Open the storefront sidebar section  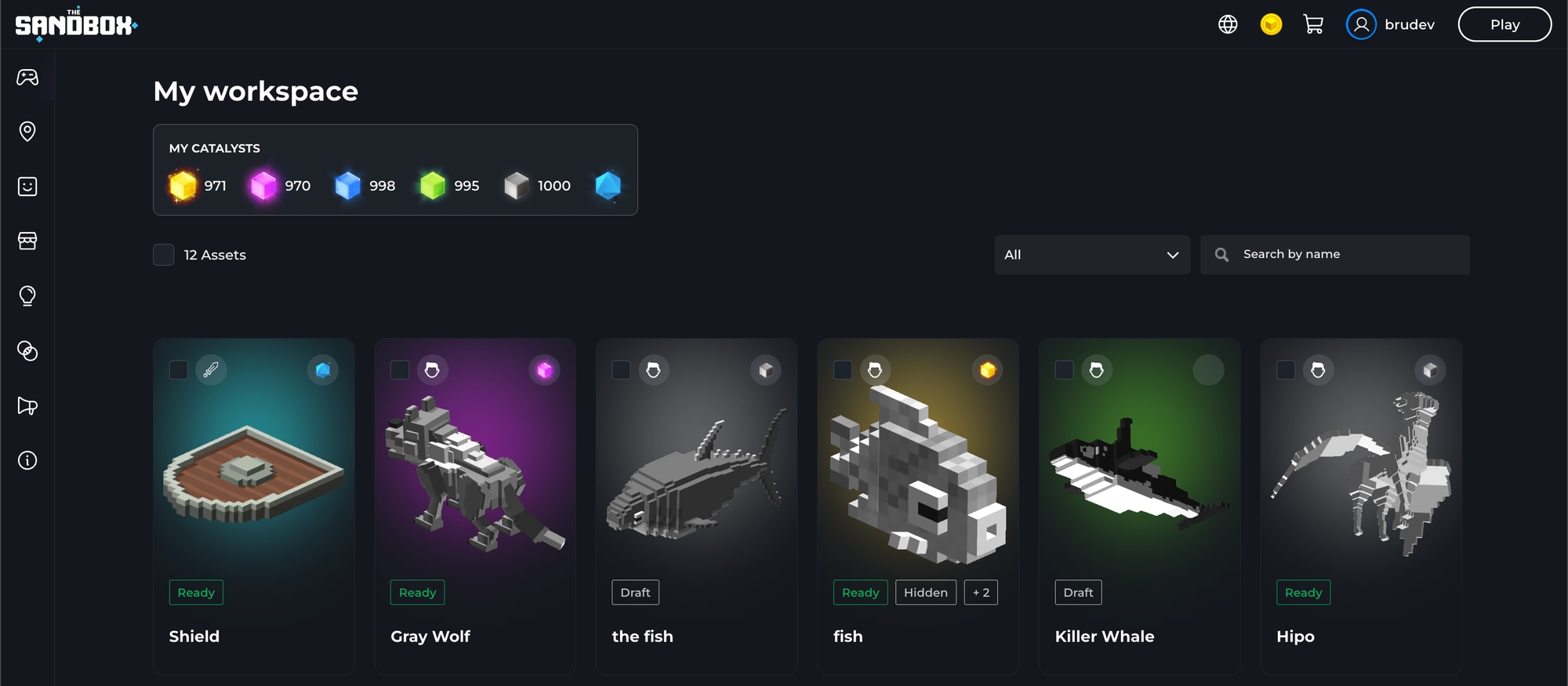coord(27,241)
